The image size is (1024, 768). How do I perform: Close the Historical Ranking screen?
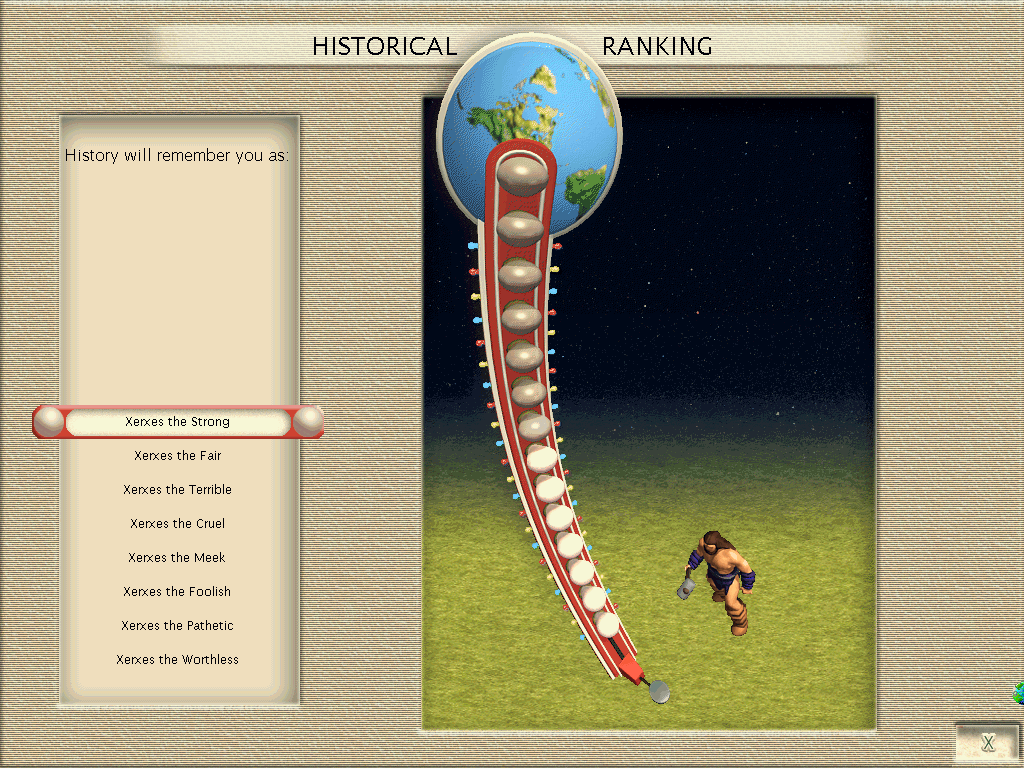tap(987, 742)
